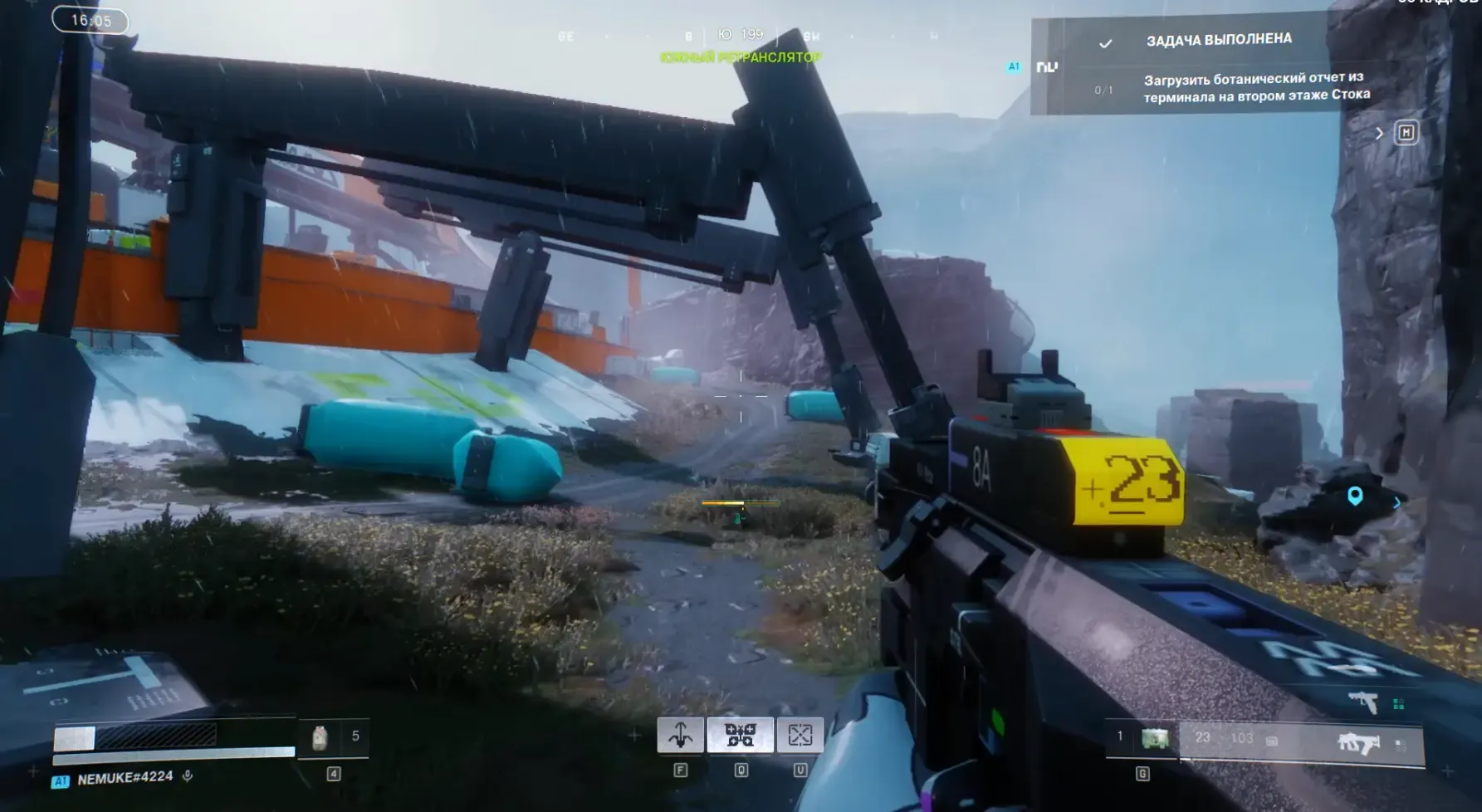This screenshot has height=812, width=1482.
Task: Select the green grenade equipment slot
Action: [1154, 738]
